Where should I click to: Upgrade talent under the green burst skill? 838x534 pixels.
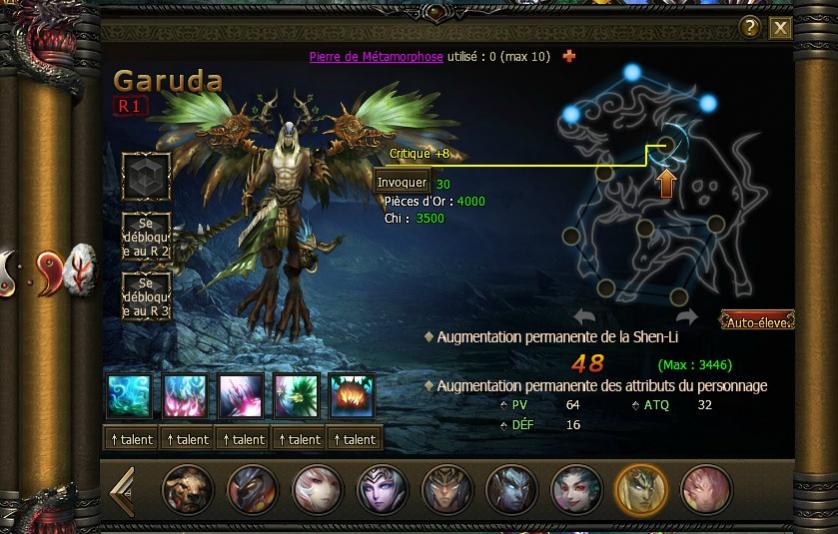[x=297, y=439]
